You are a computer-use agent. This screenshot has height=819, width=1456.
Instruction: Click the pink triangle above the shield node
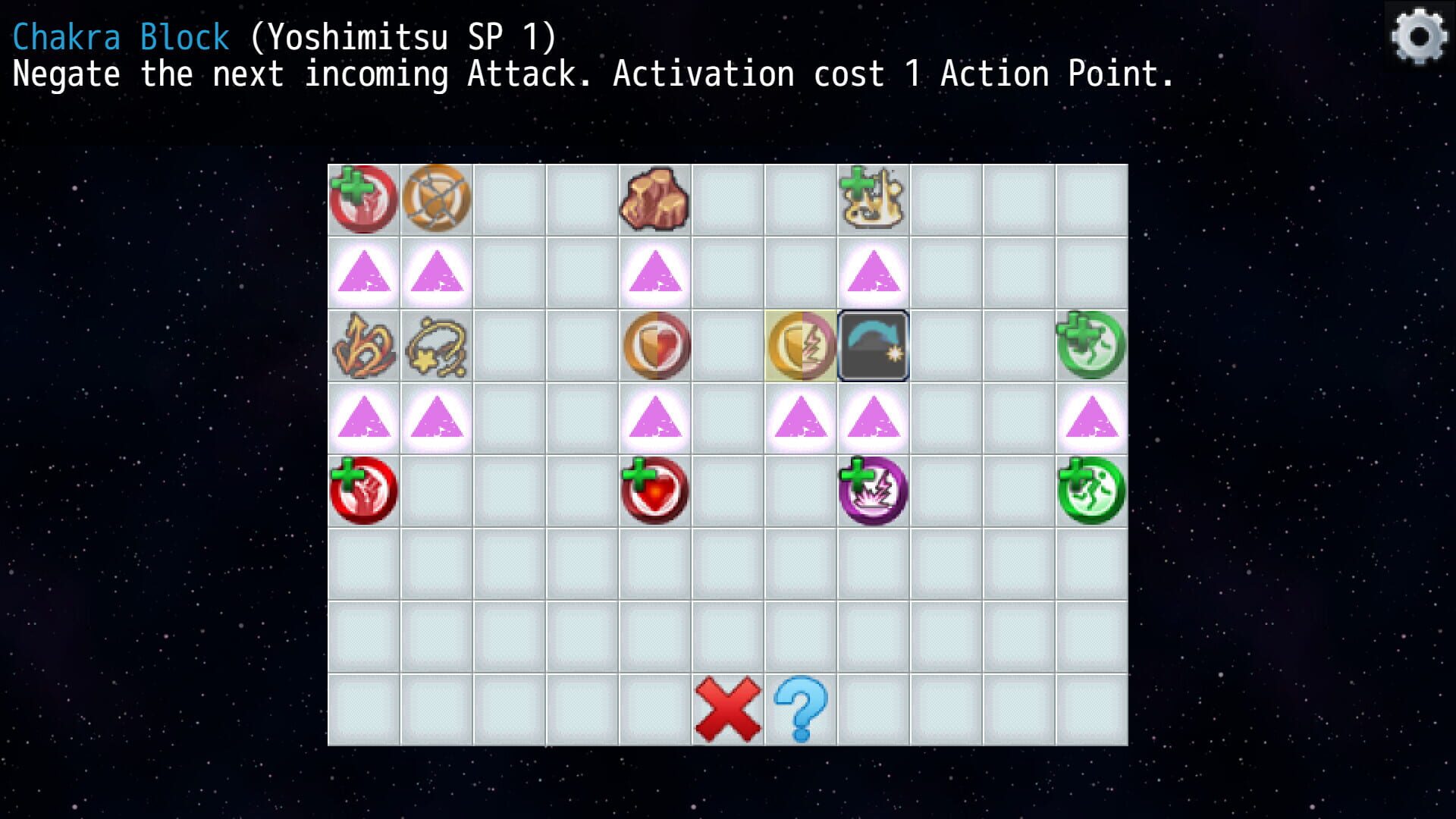655,273
